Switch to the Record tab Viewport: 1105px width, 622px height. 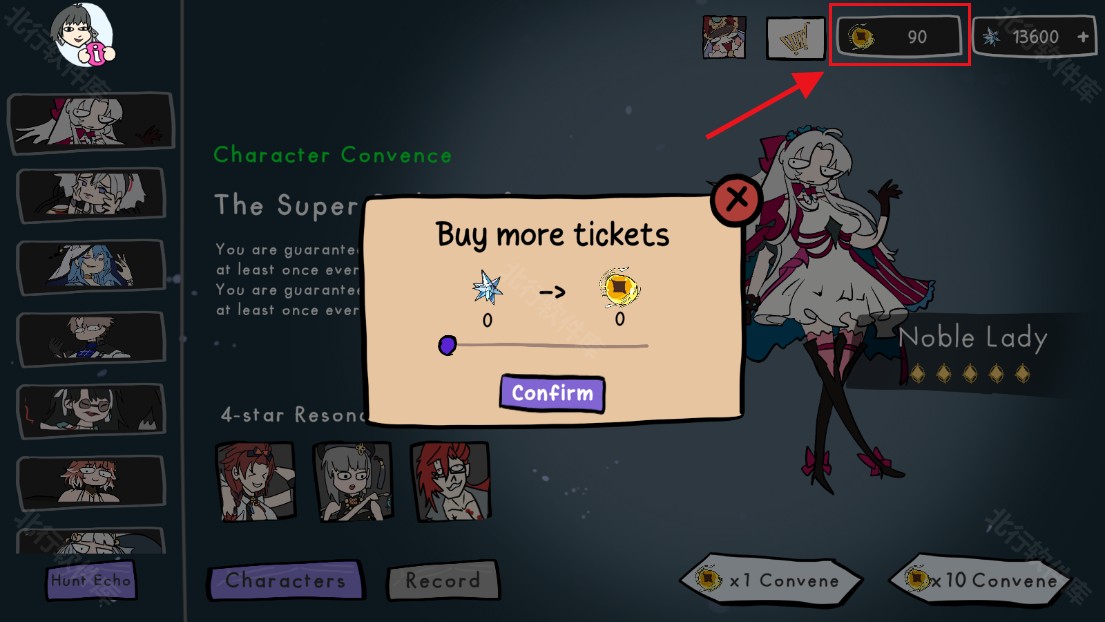click(442, 581)
